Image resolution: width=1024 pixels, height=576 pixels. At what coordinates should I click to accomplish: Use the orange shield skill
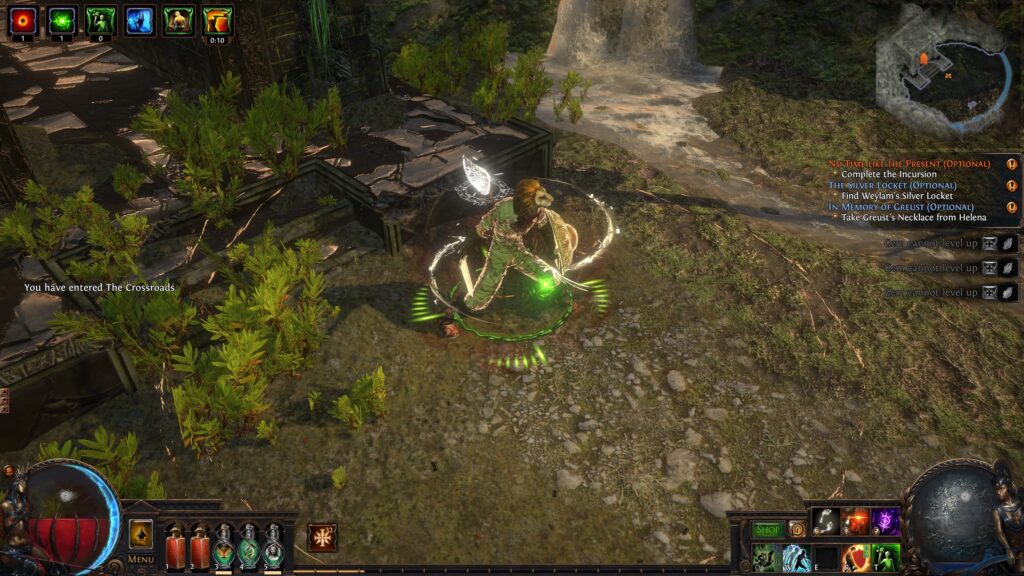(x=856, y=557)
